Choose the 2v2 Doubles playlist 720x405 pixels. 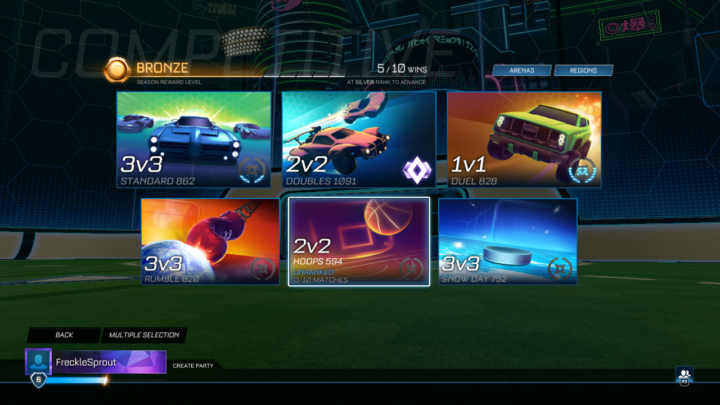(359, 140)
